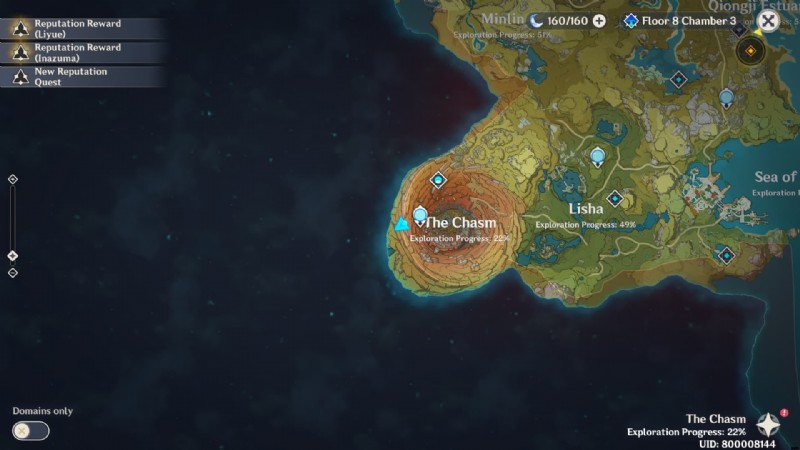Close the map with the X button
This screenshot has height=450, width=800.
pos(768,20)
